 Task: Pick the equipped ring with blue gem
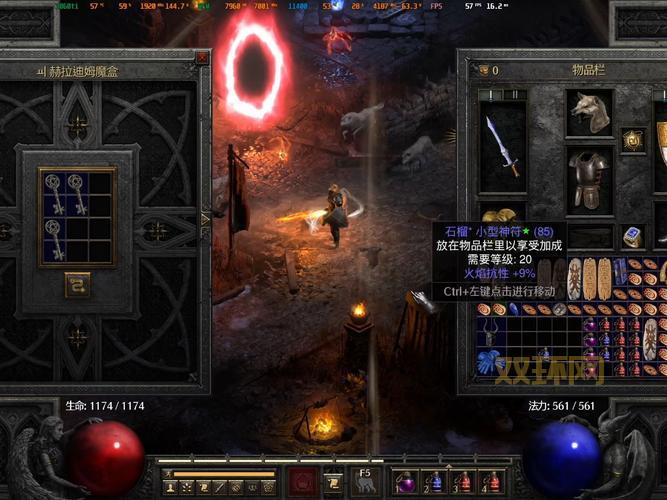tap(632, 237)
